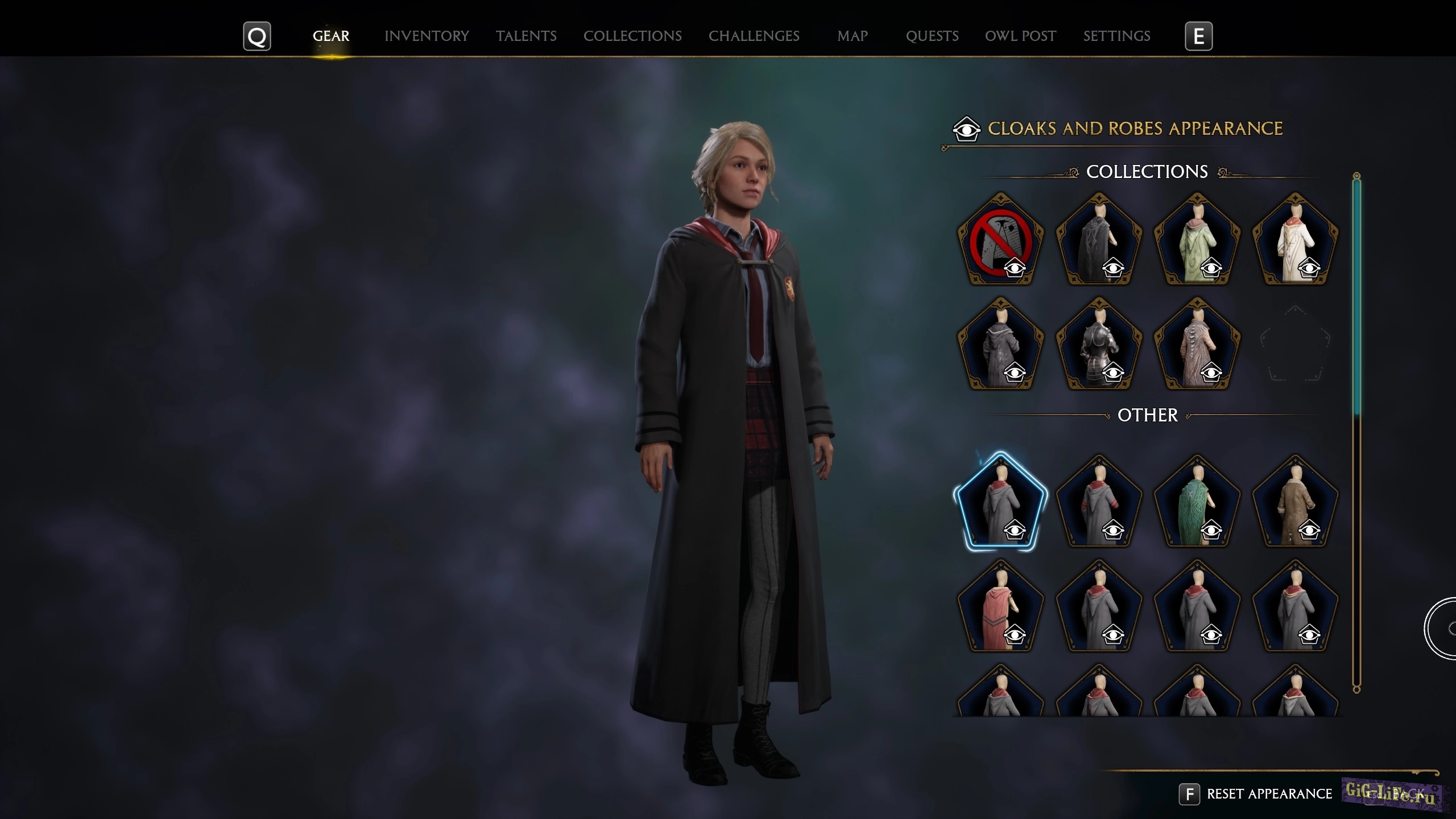Switch to the Inventory tab

click(x=427, y=36)
